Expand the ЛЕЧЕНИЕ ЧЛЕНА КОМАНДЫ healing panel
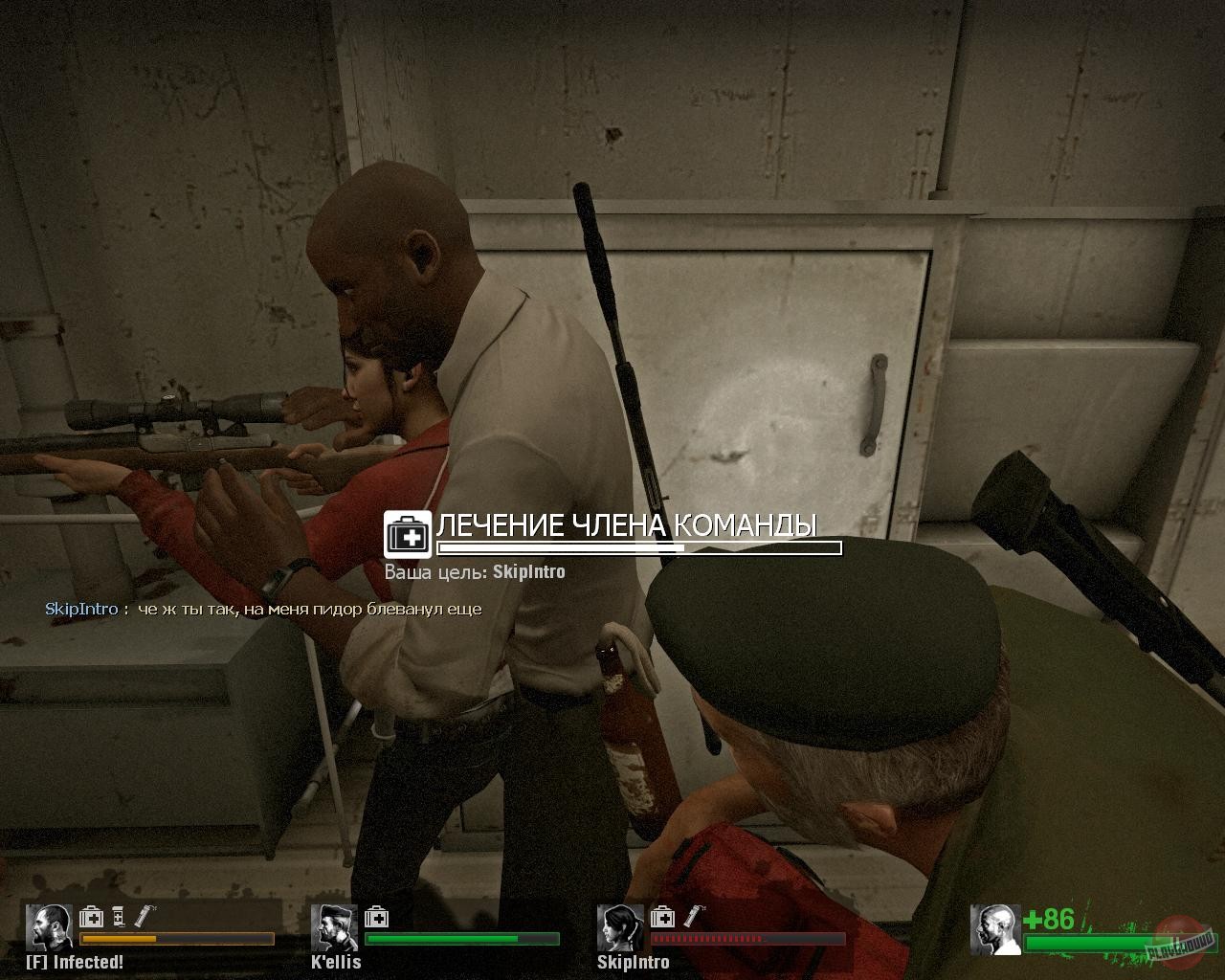 627,524
